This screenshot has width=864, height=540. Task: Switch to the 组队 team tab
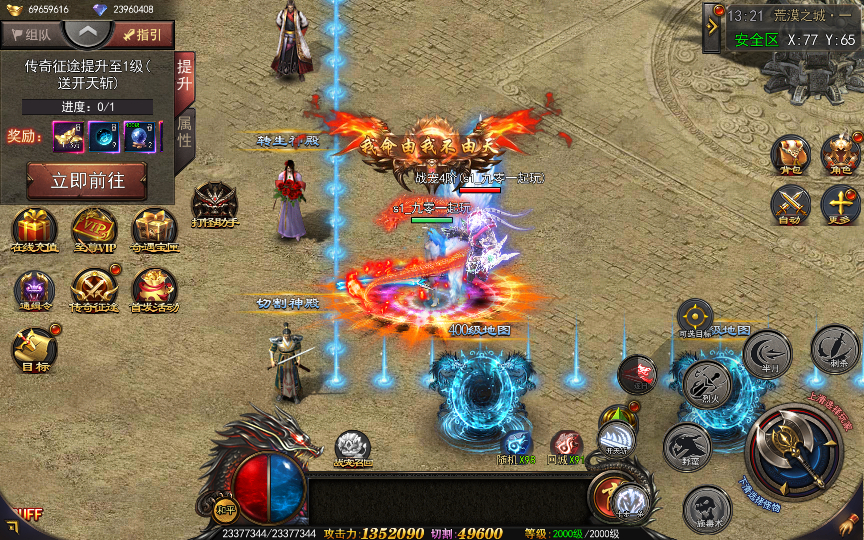[30, 34]
